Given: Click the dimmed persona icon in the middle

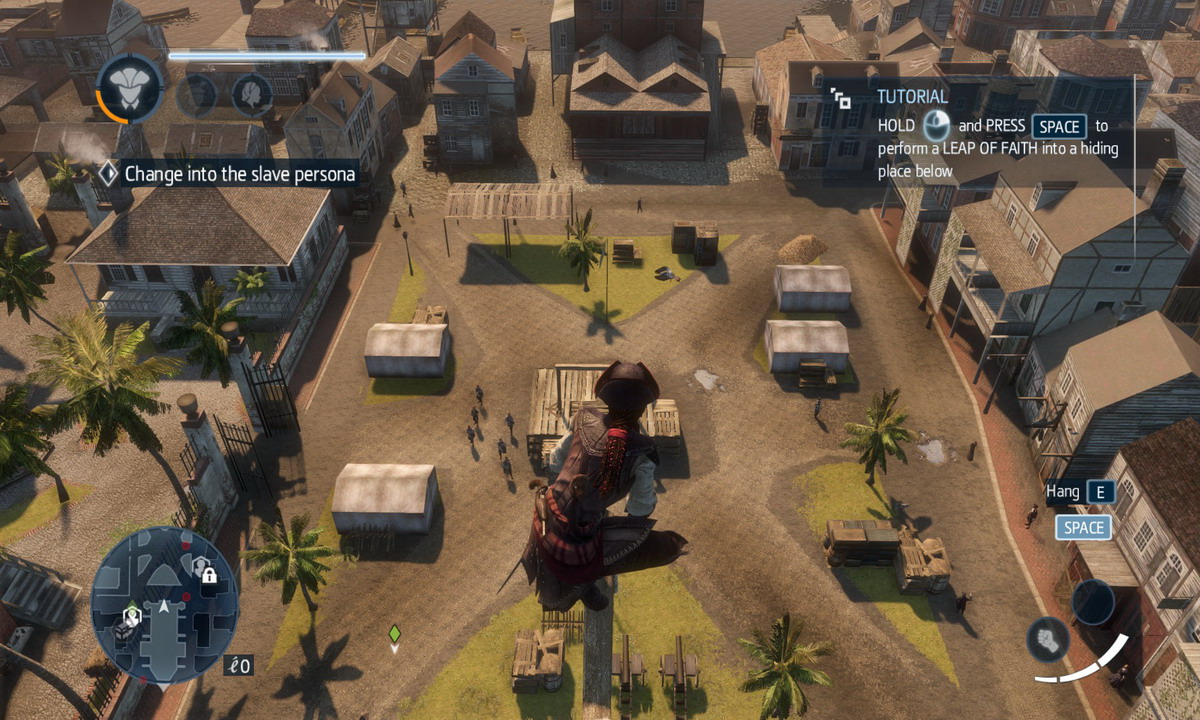Looking at the screenshot, I should pyautogui.click(x=197, y=95).
